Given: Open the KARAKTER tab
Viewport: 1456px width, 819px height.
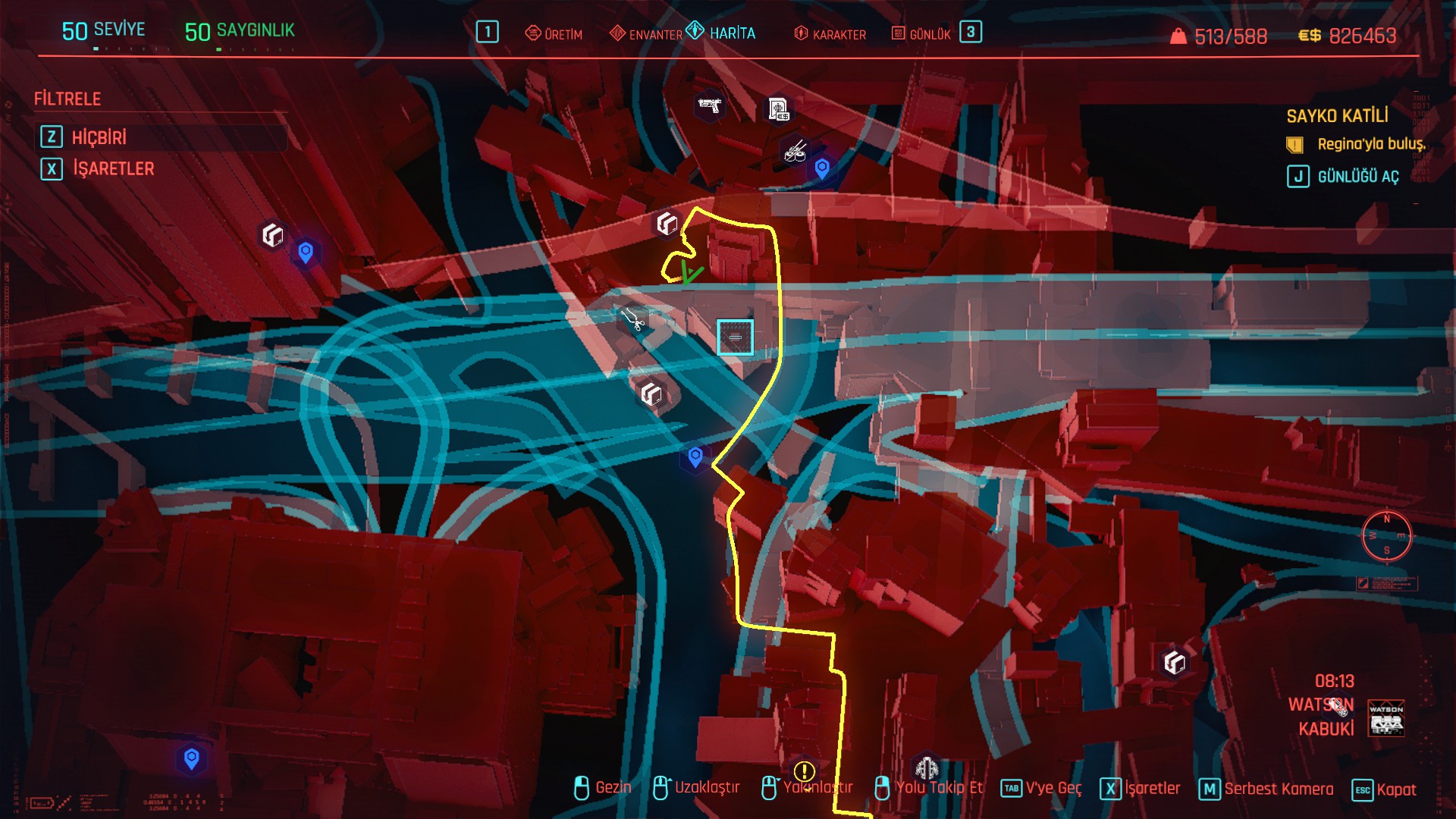Looking at the screenshot, I should [x=830, y=34].
